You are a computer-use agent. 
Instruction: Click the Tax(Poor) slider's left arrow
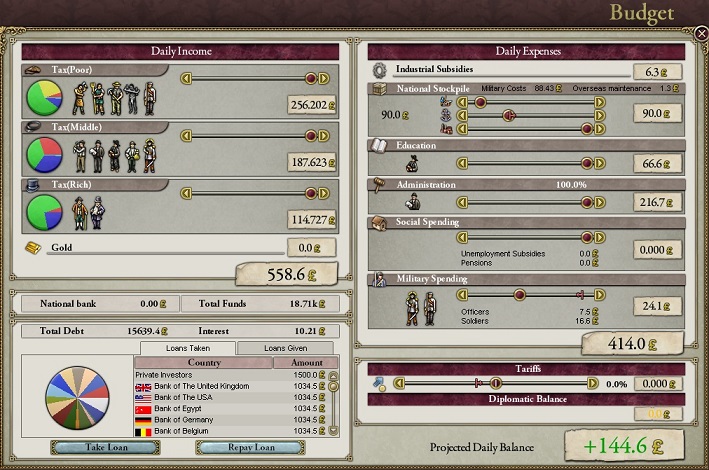click(x=185, y=78)
